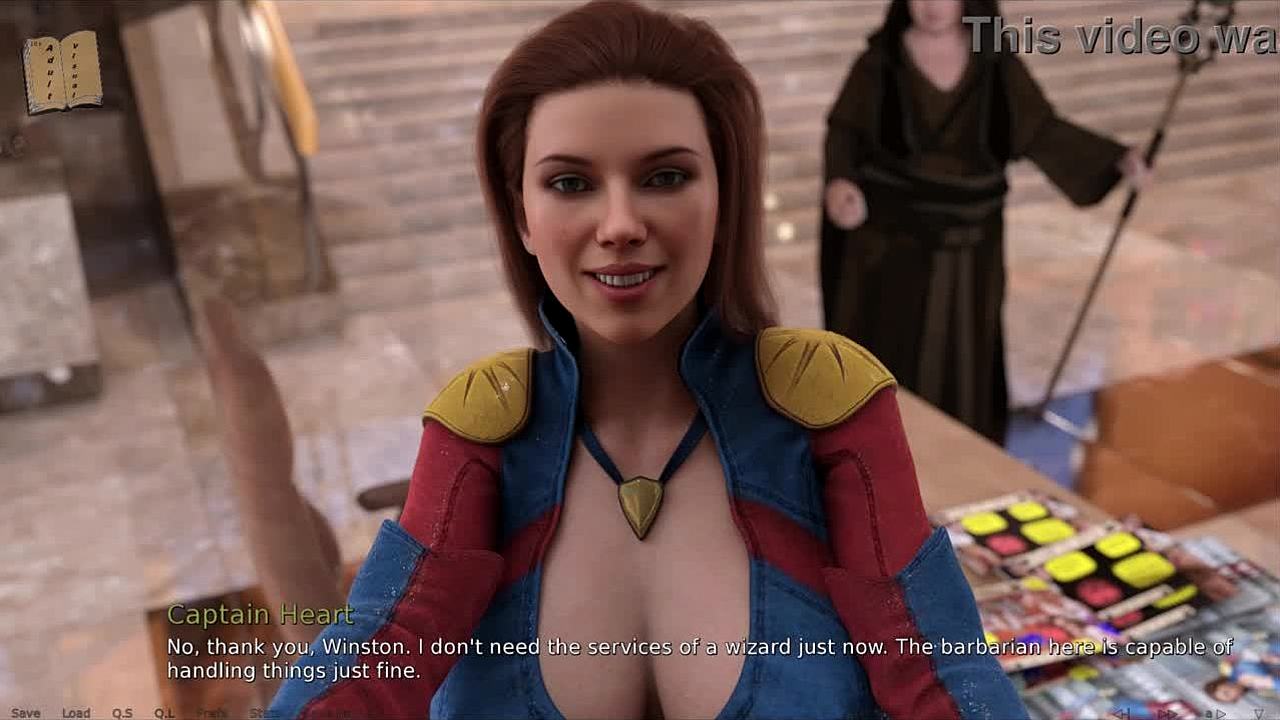The height and width of the screenshot is (720, 1280).
Task: Skip dialogue with the fast-forward arrows
Action: [1167, 713]
